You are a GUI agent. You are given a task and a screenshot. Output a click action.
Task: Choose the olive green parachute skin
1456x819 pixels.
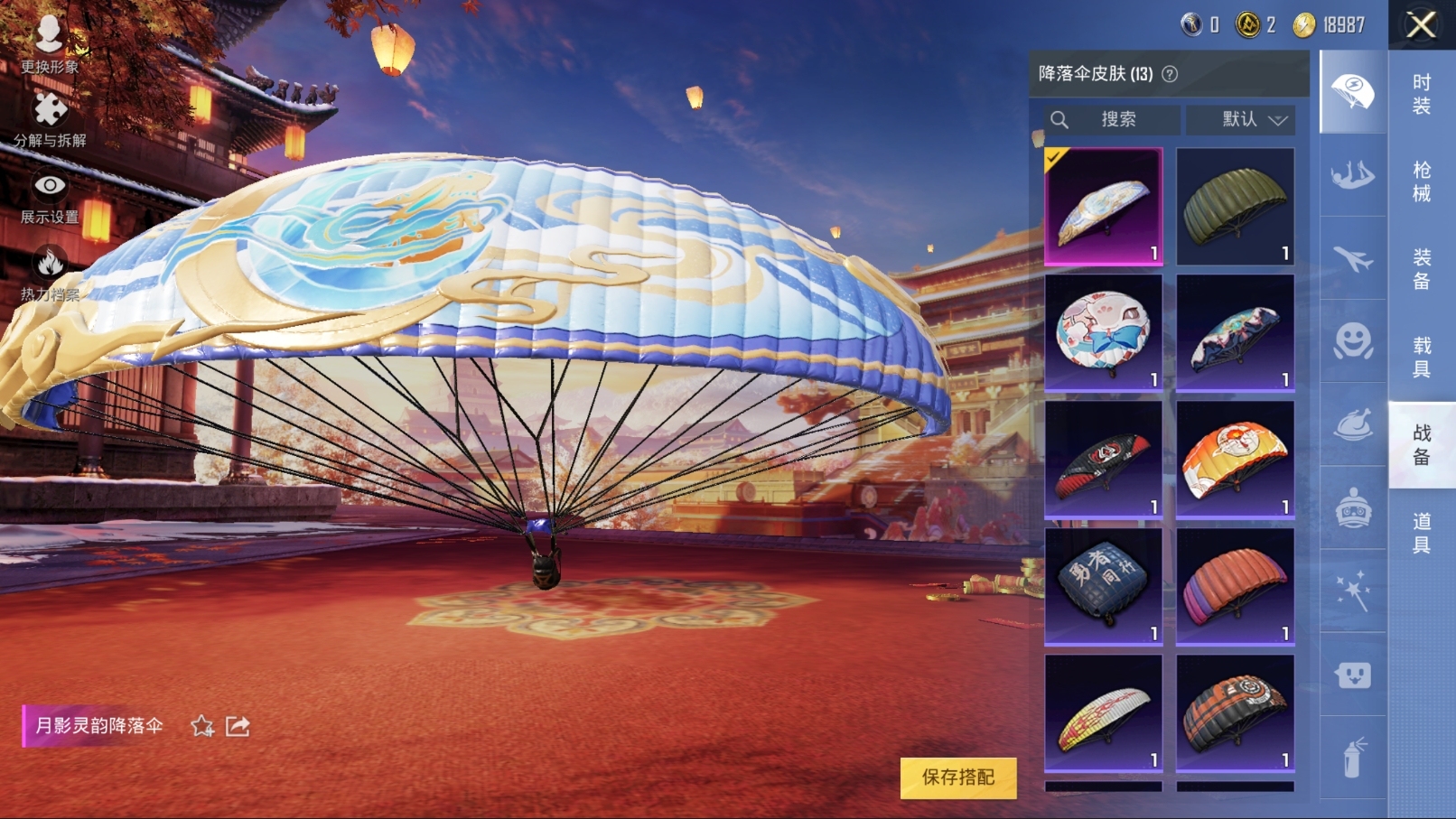[1235, 207]
